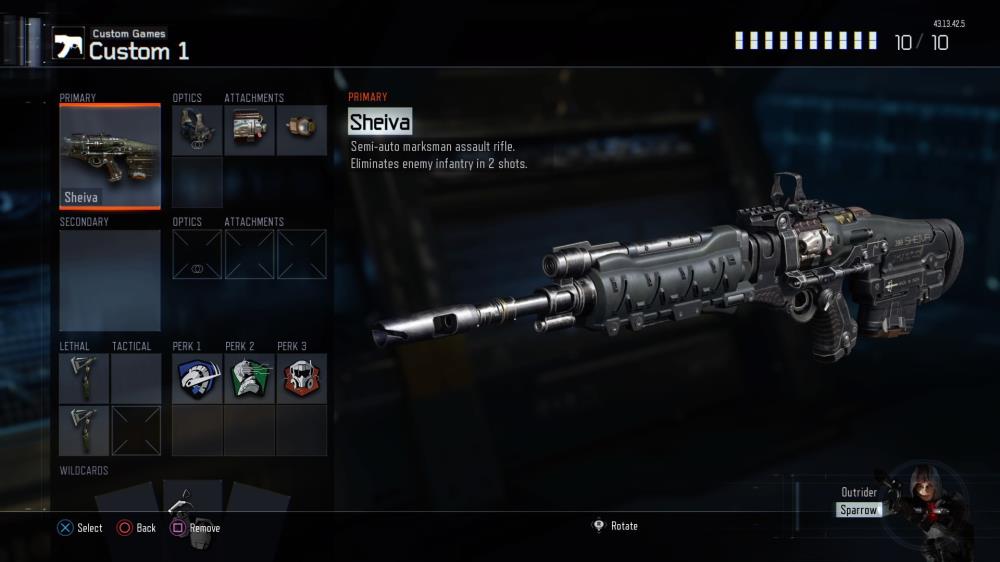Select the blue Perk 1 icon
The width and height of the screenshot is (1000, 562).
pos(196,379)
